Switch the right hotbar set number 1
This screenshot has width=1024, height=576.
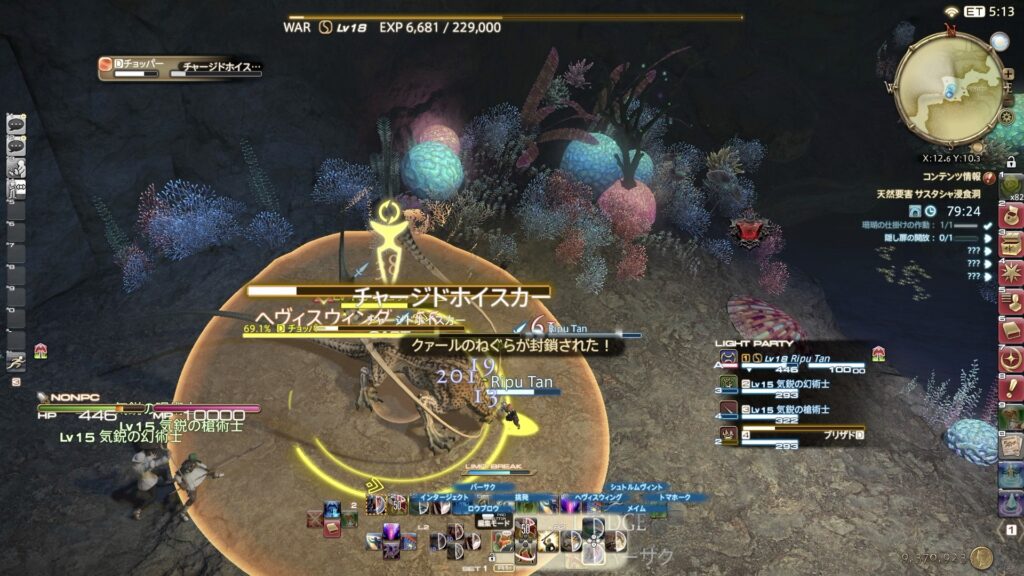coord(1011,528)
